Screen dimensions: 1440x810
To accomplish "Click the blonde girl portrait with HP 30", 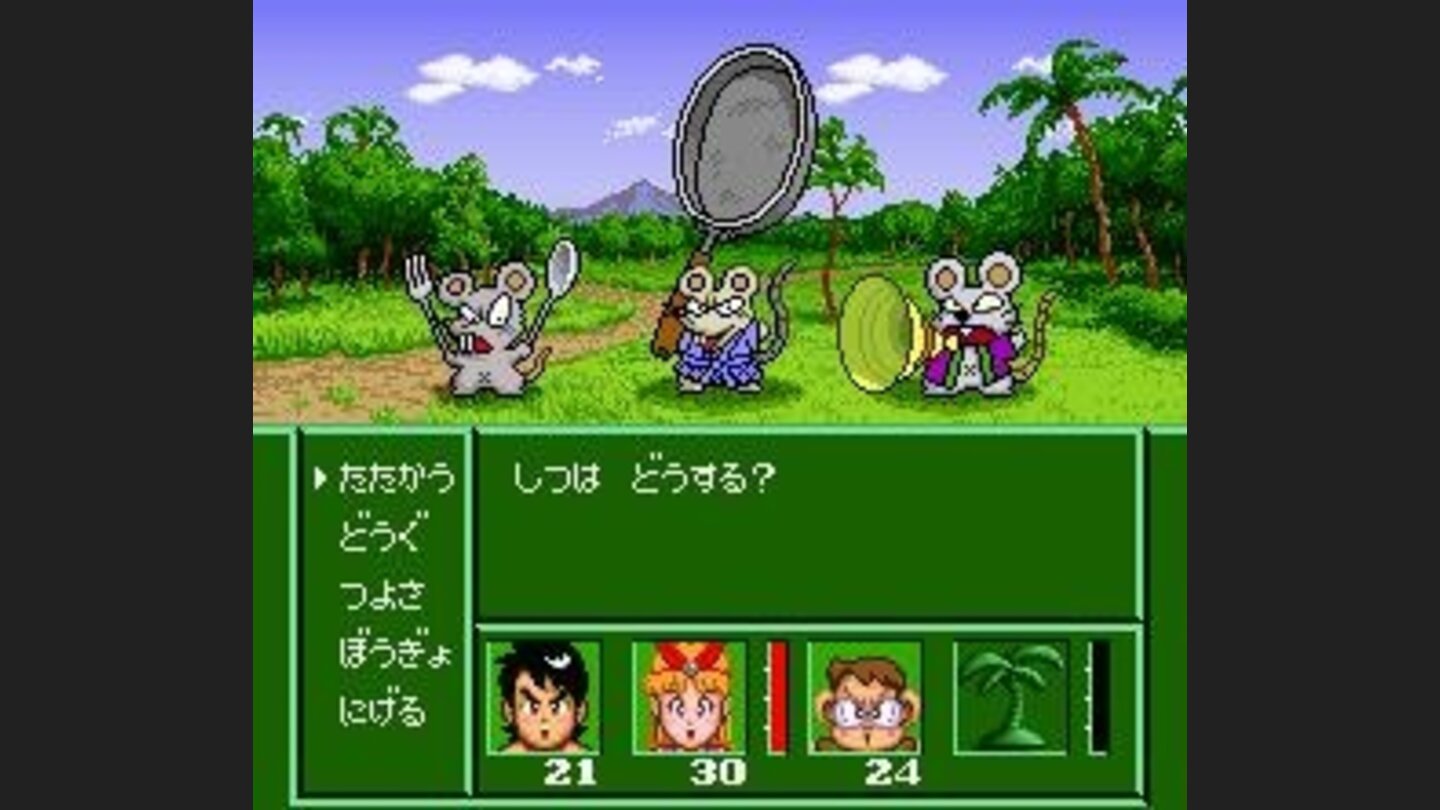I will tap(690, 696).
